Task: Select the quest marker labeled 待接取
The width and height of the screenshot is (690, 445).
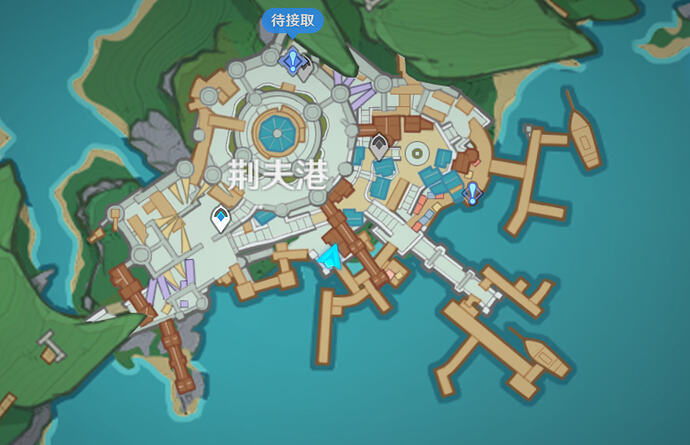Action: (292, 62)
